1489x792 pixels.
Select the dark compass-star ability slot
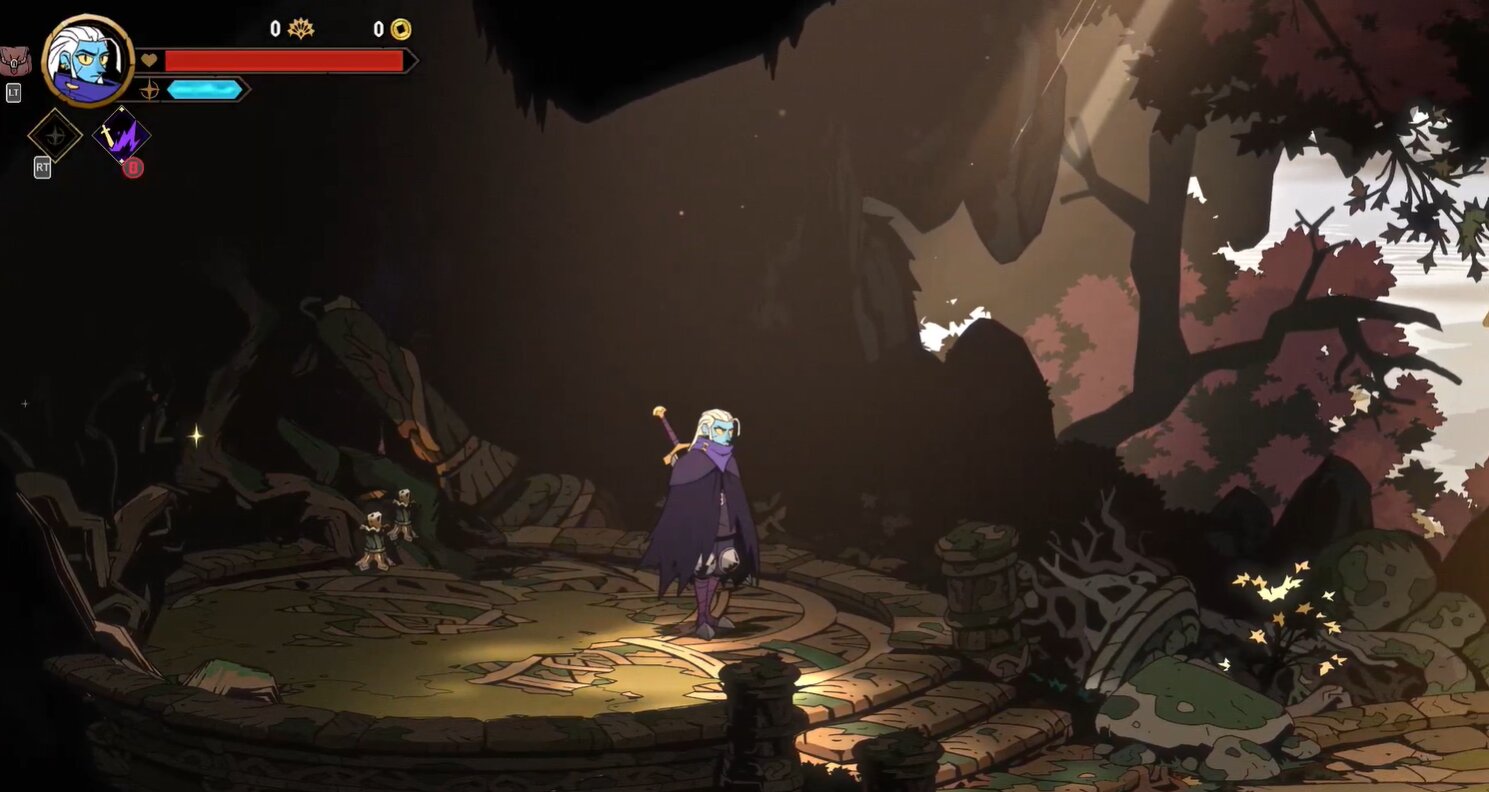pos(54,136)
